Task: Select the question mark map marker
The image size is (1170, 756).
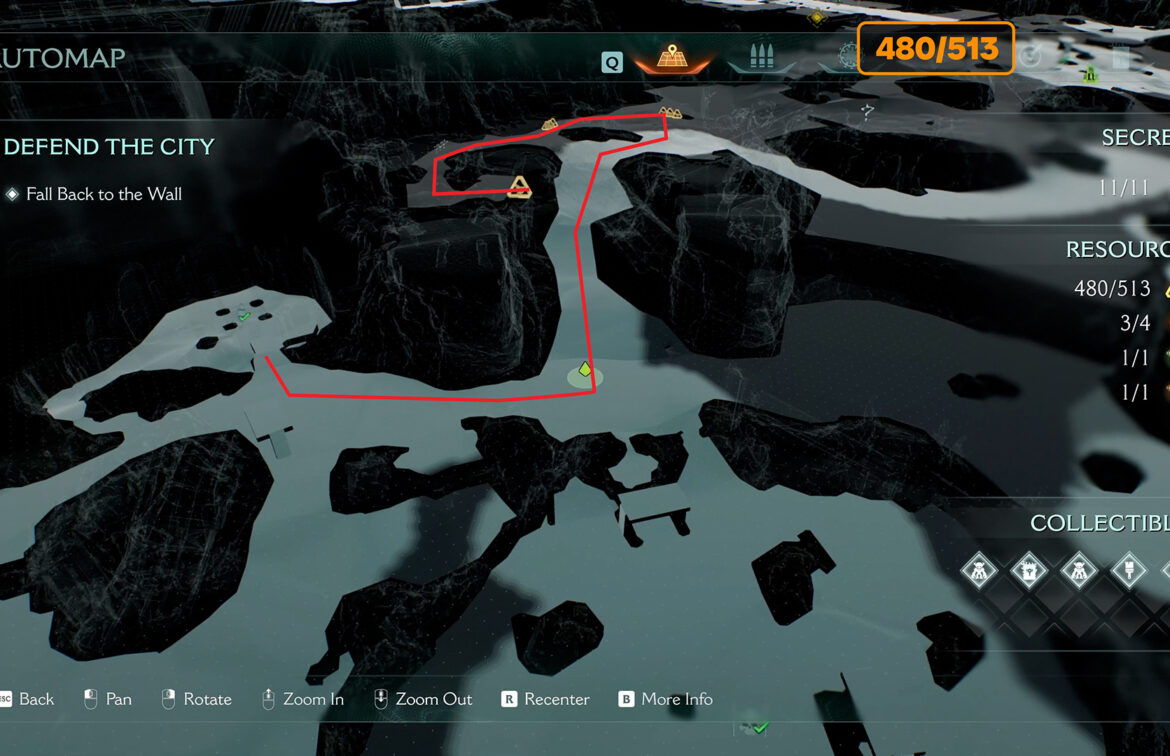Action: 868,113
